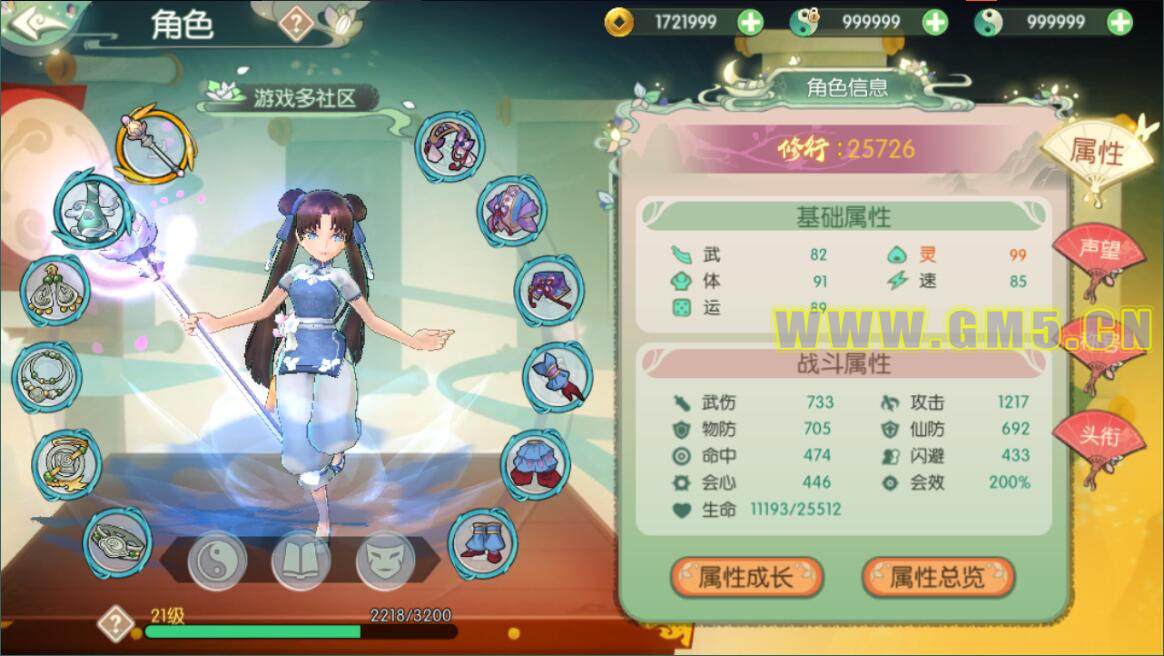
Task: Click the question mark beside level bar
Action: coord(116,624)
